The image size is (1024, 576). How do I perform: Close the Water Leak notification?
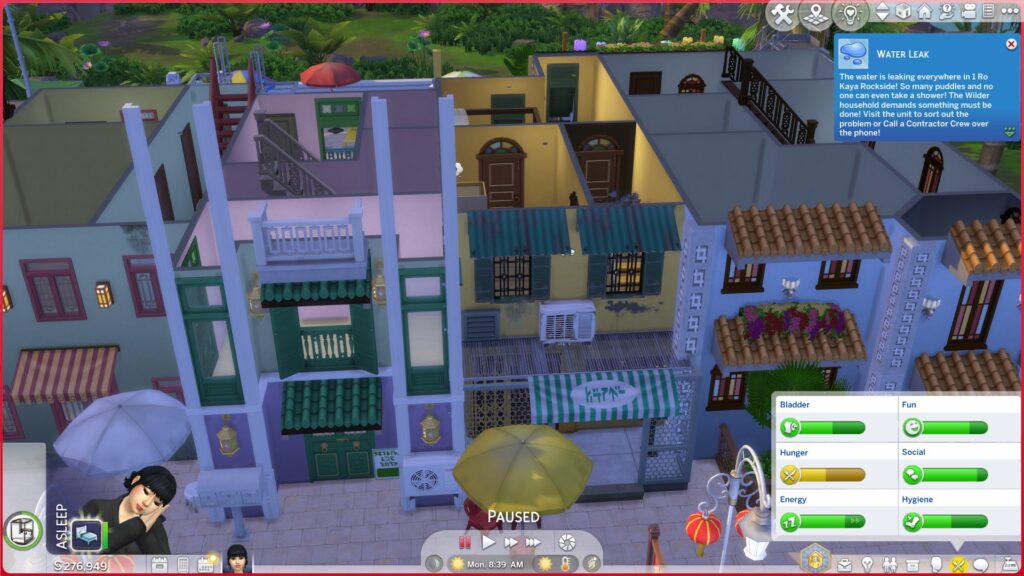[x=1012, y=45]
